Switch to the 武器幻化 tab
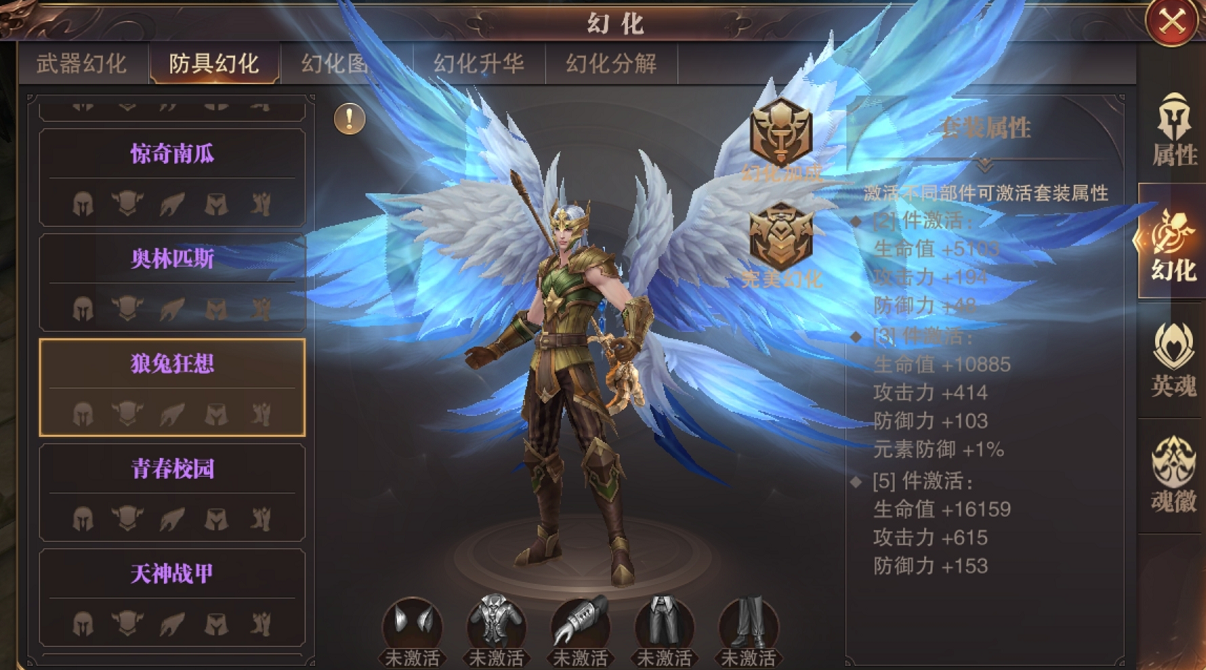The image size is (1206, 670). (x=82, y=64)
